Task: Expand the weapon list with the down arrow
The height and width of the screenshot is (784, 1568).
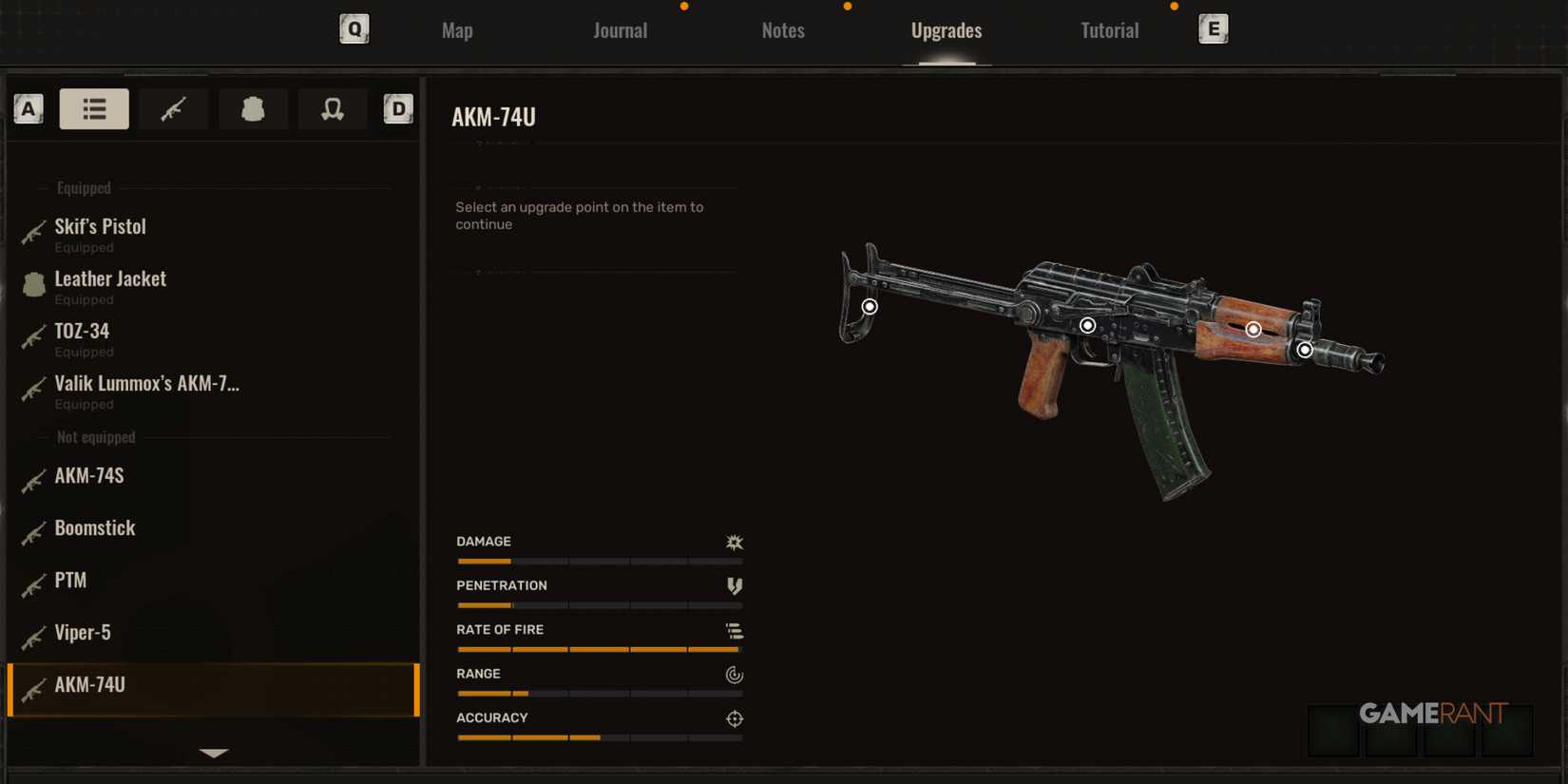Action: [213, 753]
